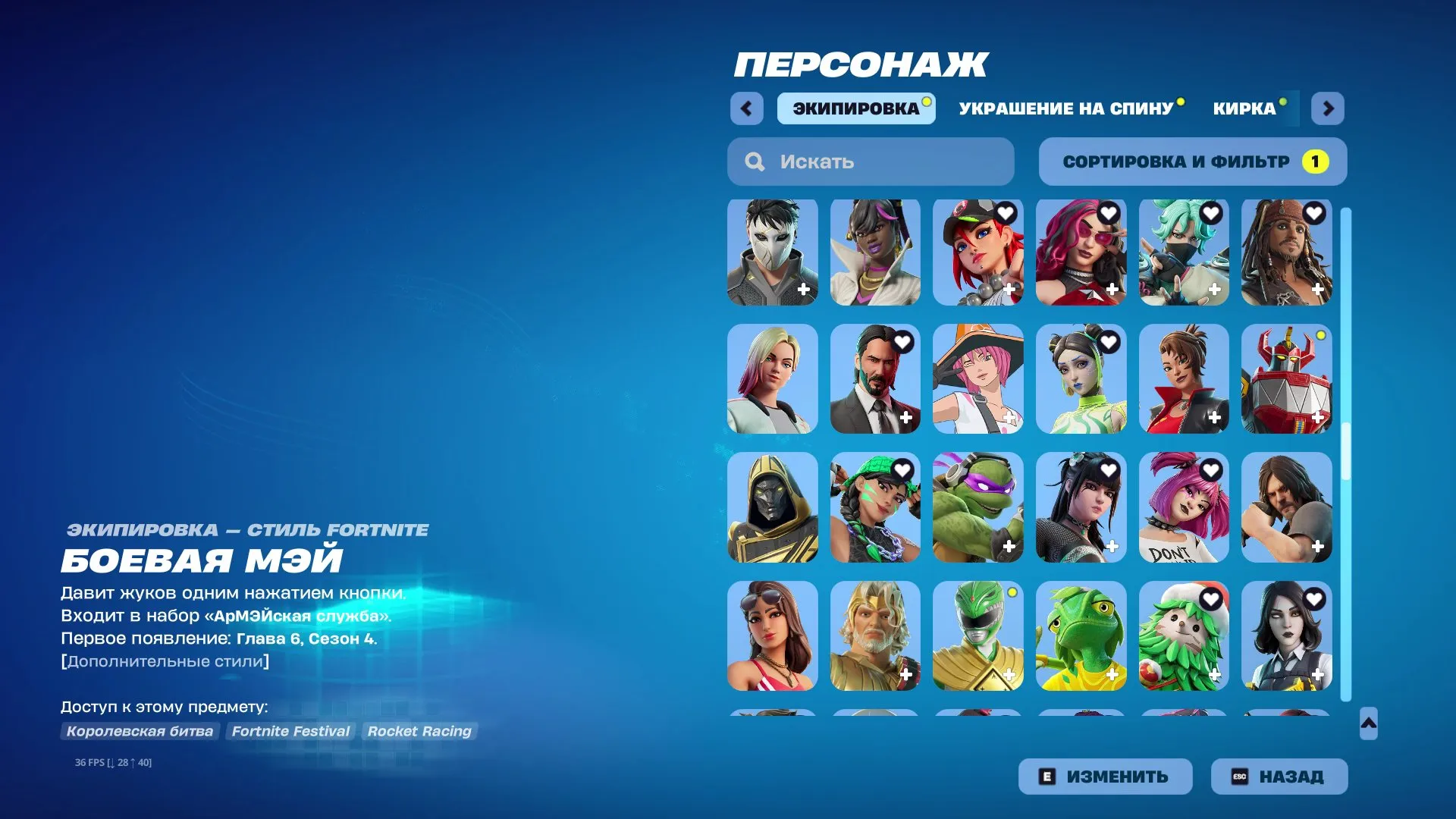This screenshot has width=1456, height=819.
Task: Click the plus icon on the John Wick outfit tile
Action: click(x=905, y=416)
